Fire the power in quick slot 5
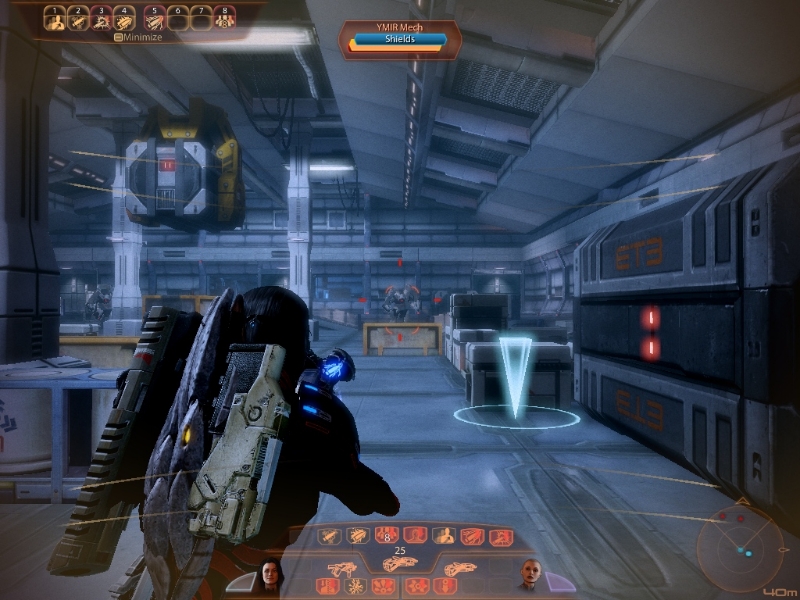 pos(156,20)
